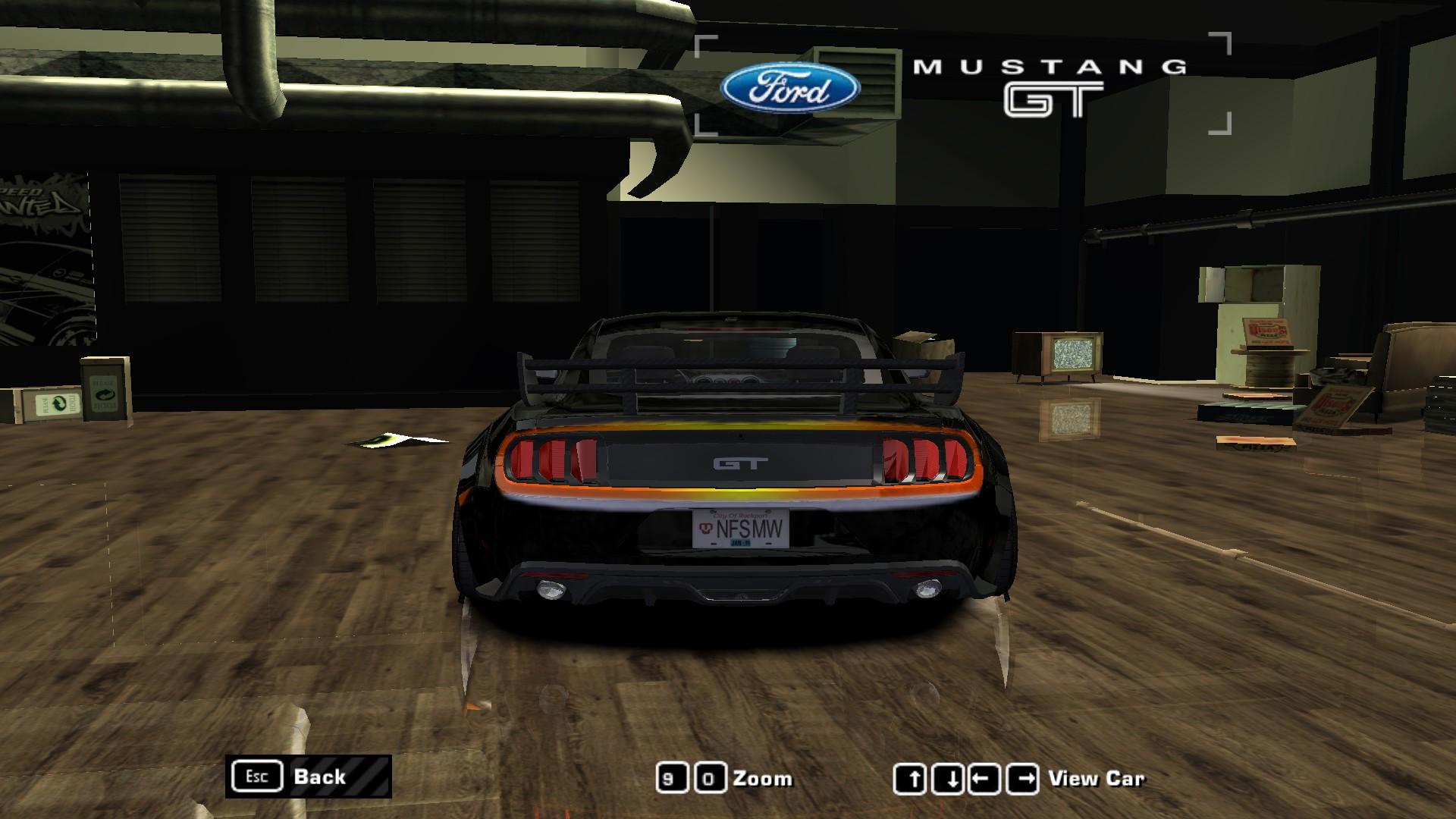Click the Ford oval logo banner

point(789,89)
